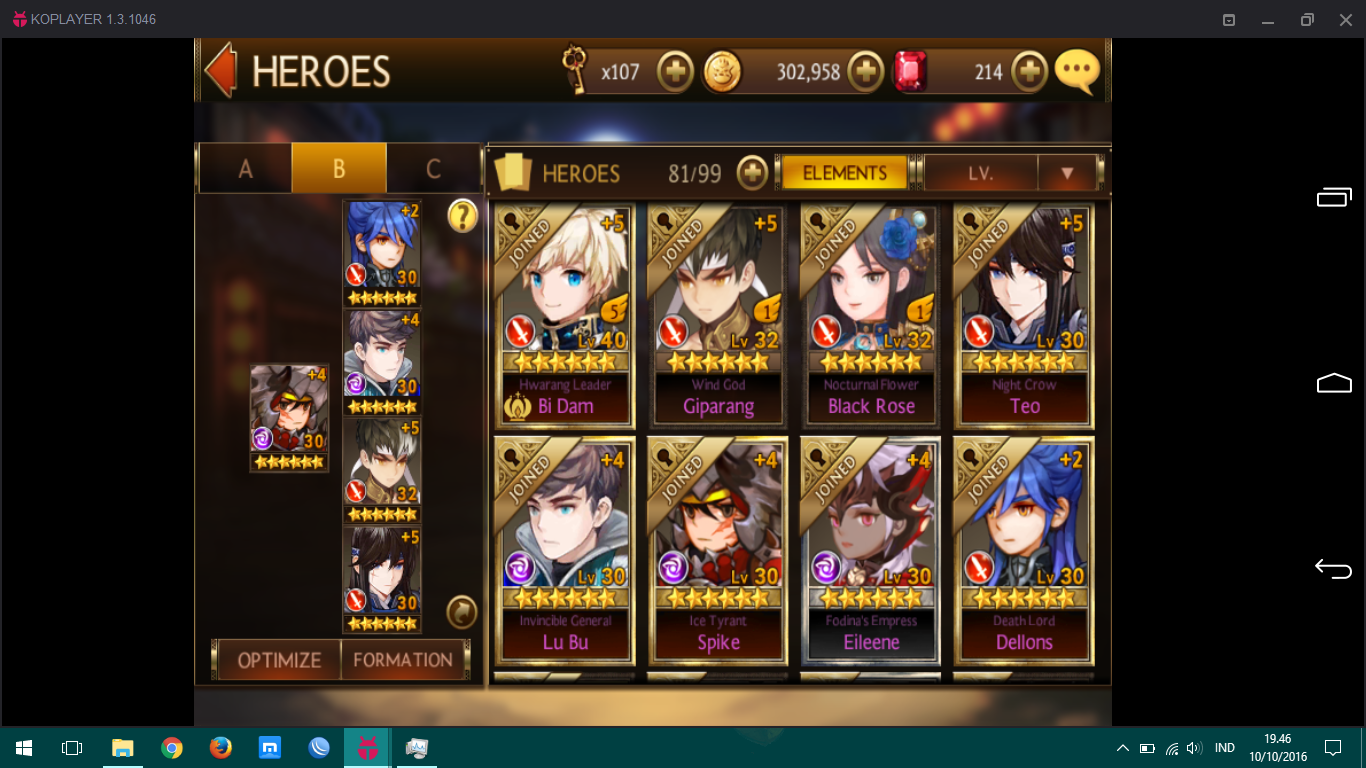Expand hero capacity with plus button

pyautogui.click(x=752, y=173)
